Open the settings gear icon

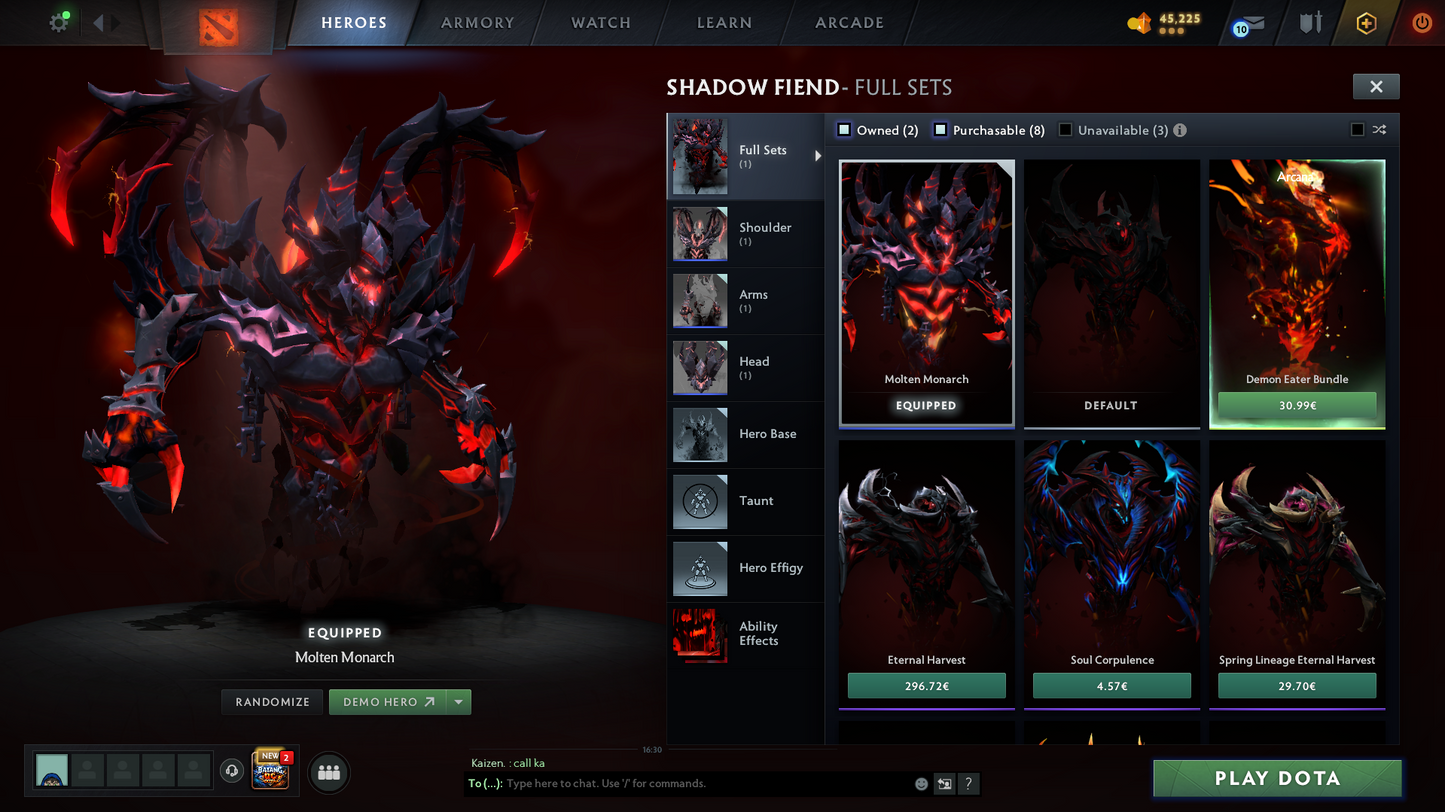coord(58,21)
